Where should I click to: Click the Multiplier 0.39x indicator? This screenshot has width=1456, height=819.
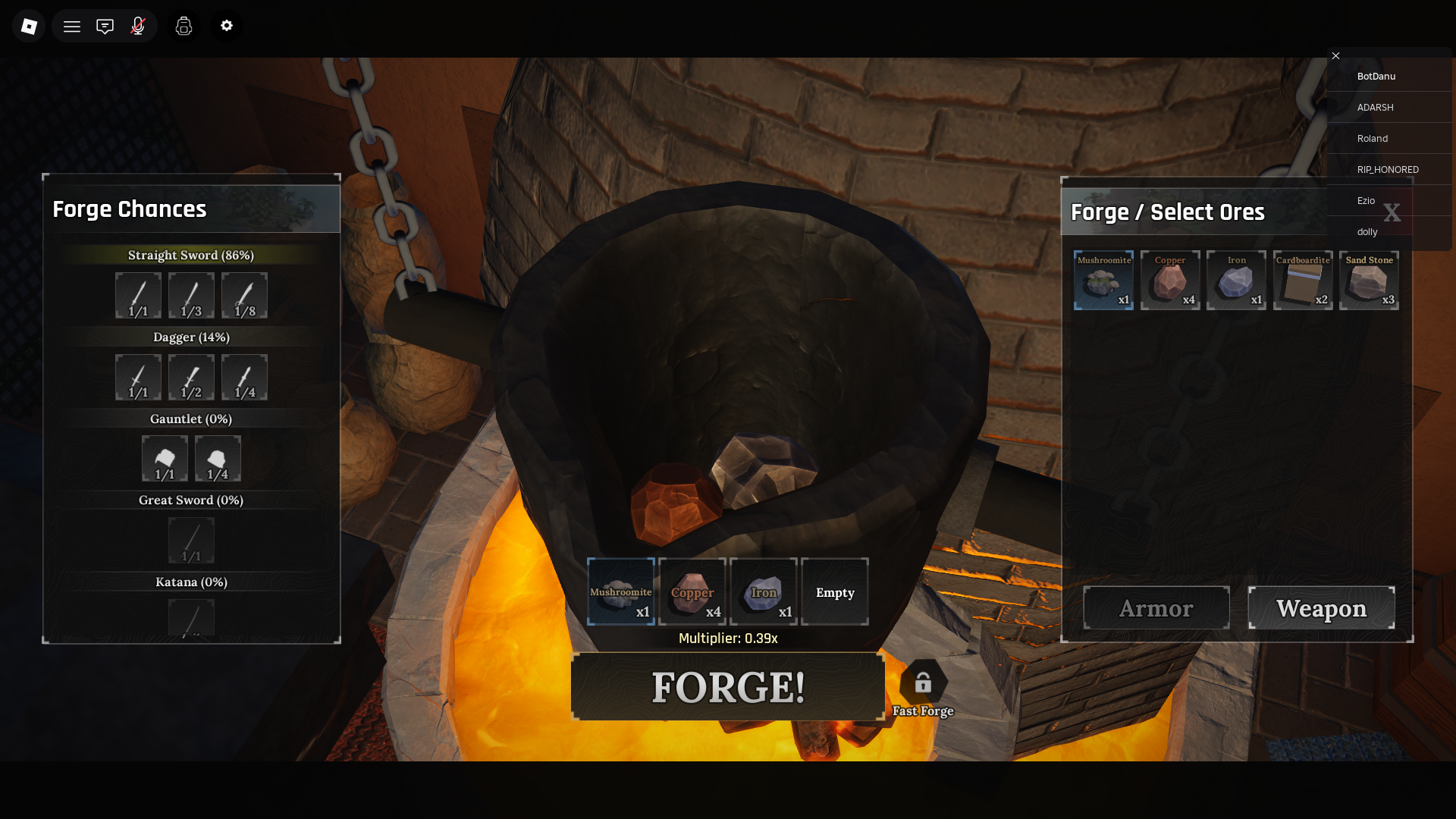click(x=727, y=638)
